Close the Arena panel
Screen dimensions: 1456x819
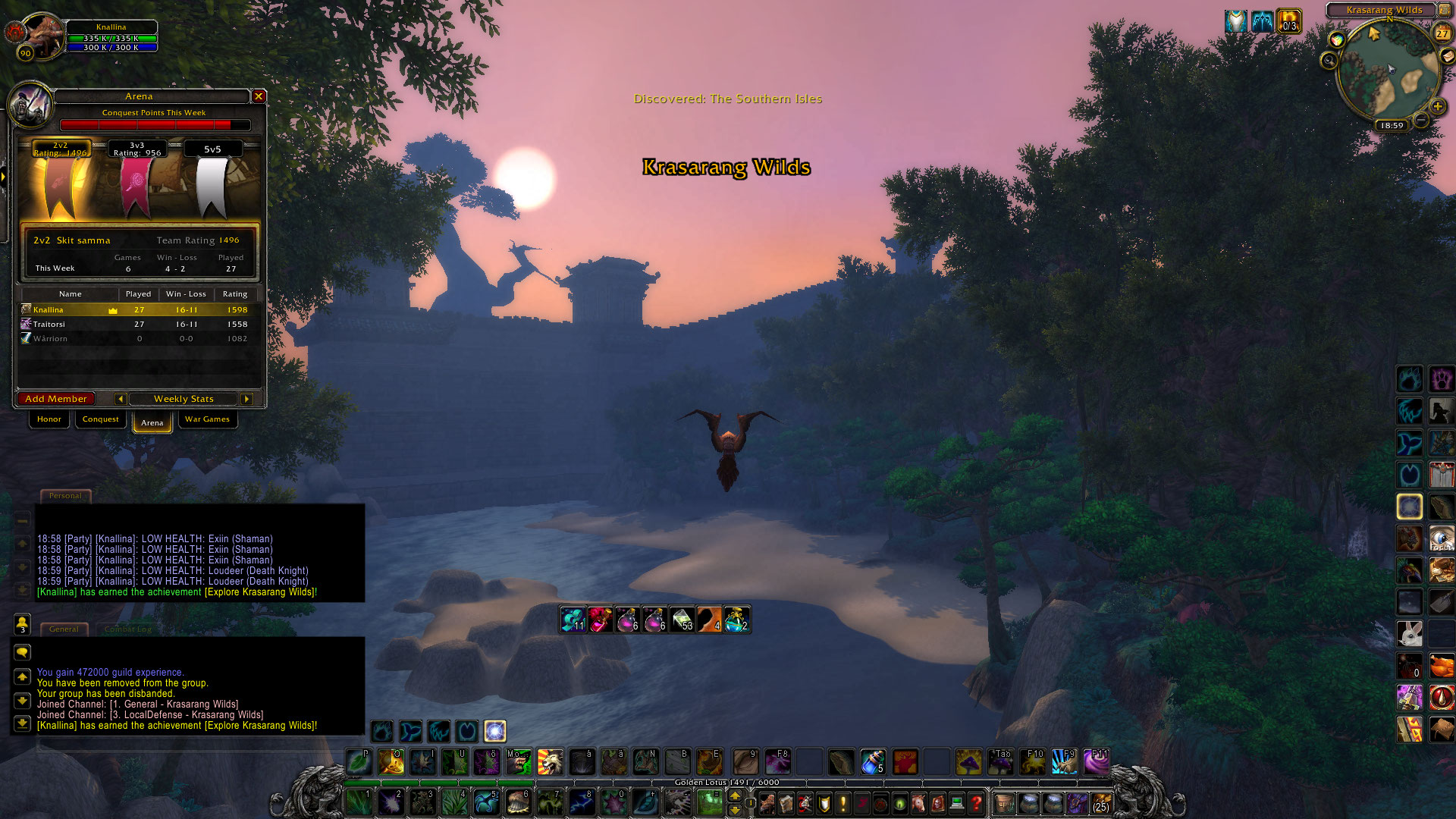pos(259,96)
